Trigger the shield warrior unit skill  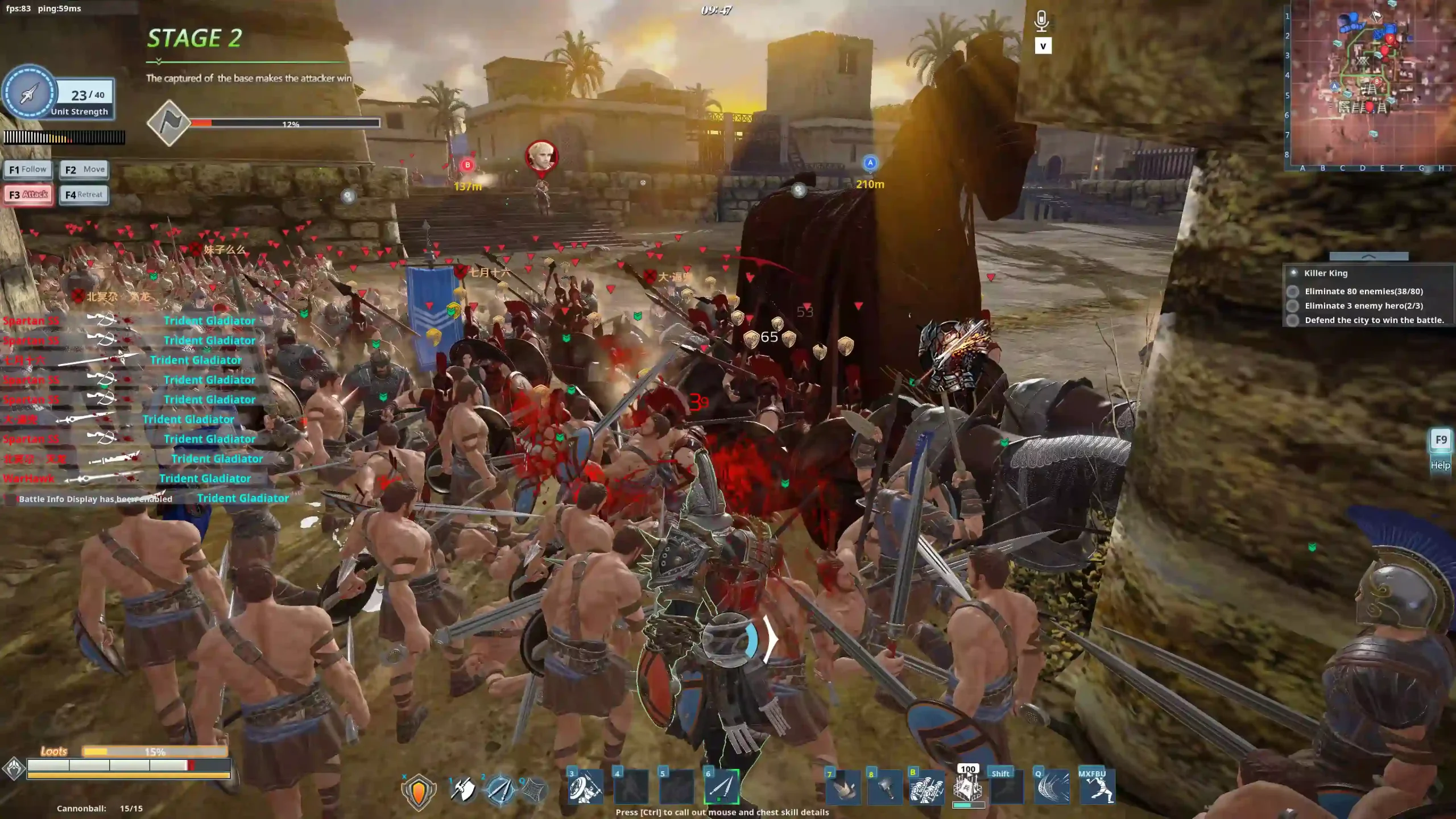pos(585,788)
